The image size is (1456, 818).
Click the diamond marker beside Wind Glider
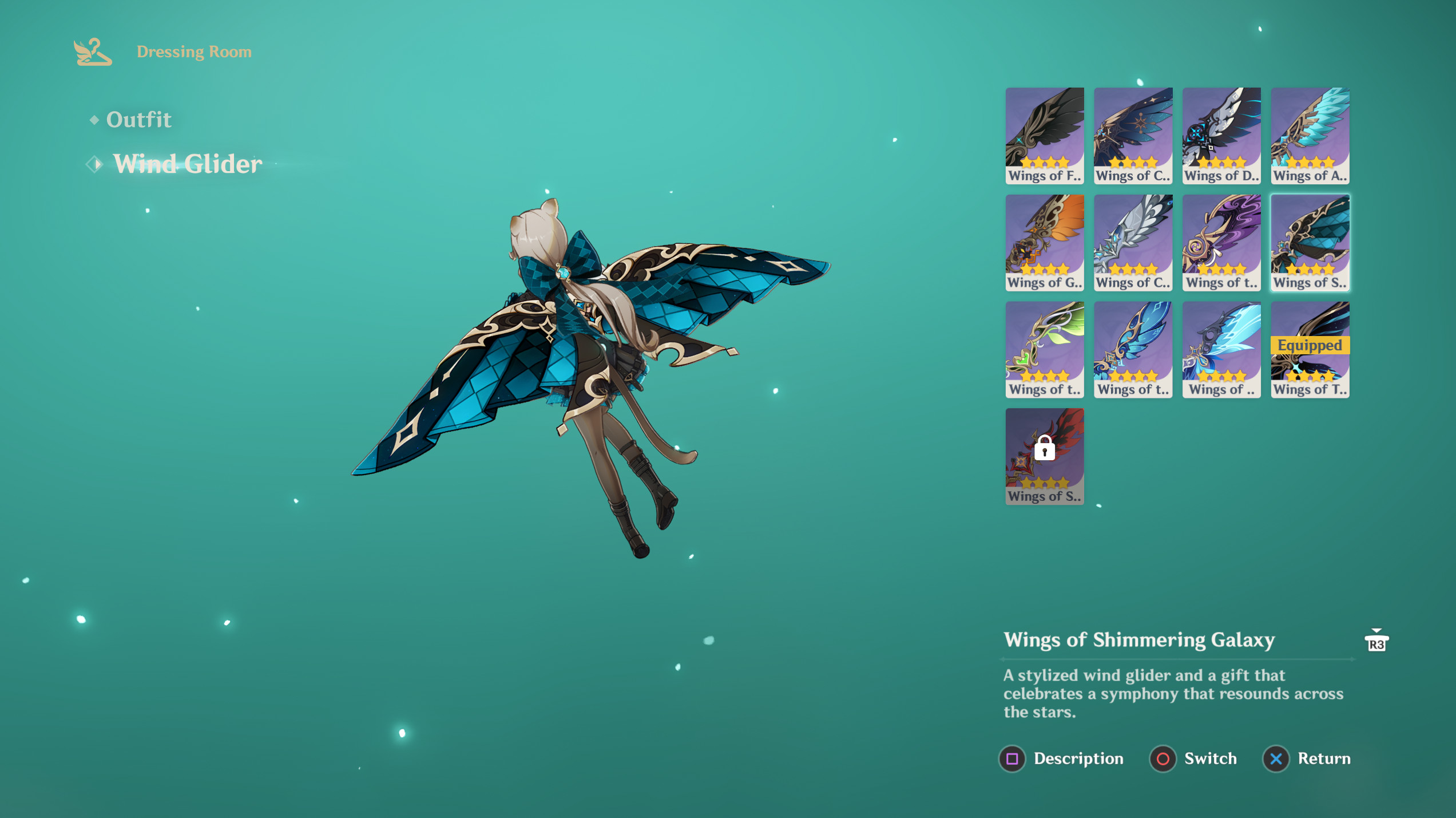point(93,165)
